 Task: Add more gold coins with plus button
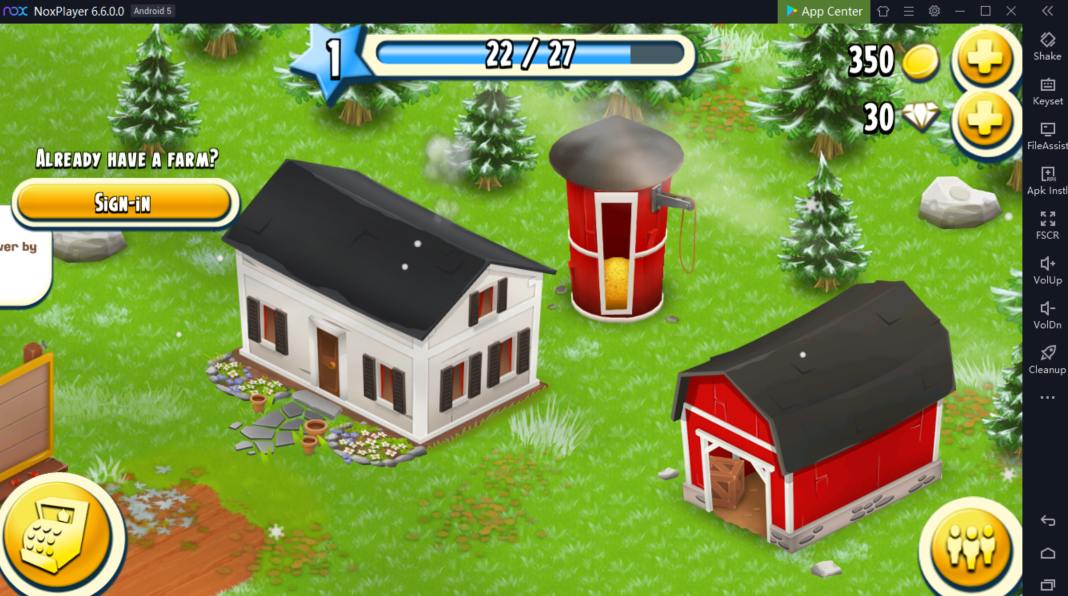click(x=984, y=59)
